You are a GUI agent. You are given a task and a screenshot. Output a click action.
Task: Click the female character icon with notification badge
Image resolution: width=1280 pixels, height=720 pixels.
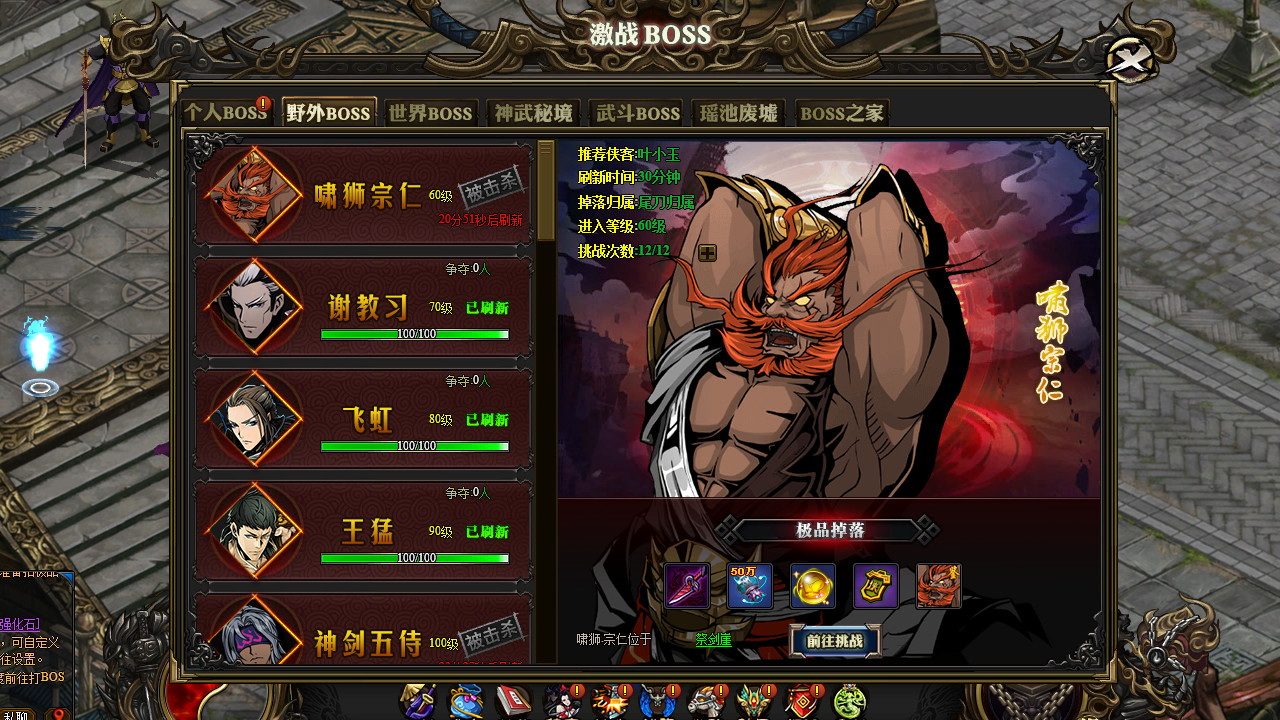[x=561, y=699]
